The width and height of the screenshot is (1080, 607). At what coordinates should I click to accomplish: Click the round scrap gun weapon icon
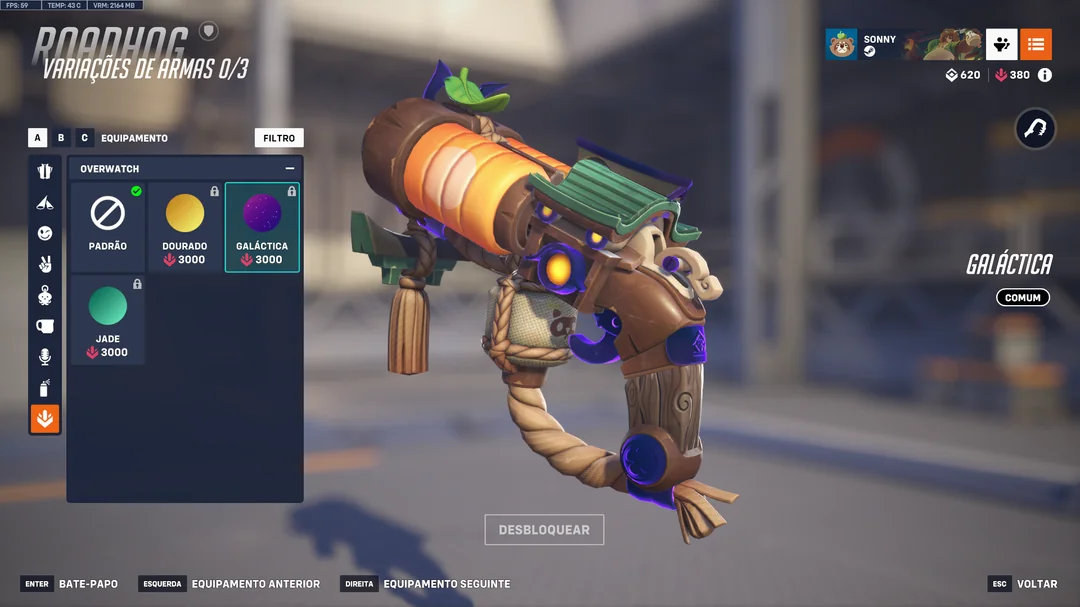coord(1035,129)
